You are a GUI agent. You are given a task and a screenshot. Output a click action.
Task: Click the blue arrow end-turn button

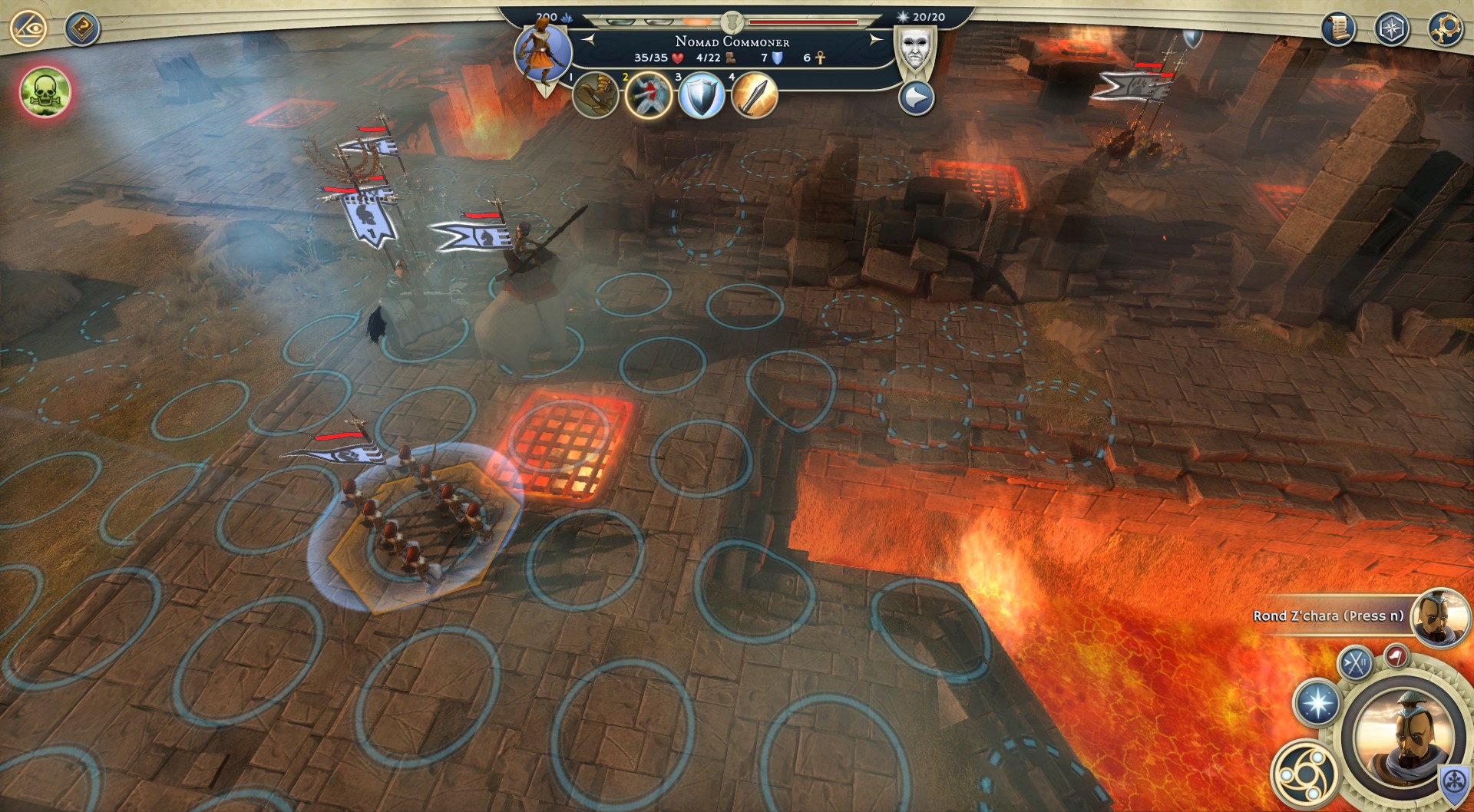[916, 98]
